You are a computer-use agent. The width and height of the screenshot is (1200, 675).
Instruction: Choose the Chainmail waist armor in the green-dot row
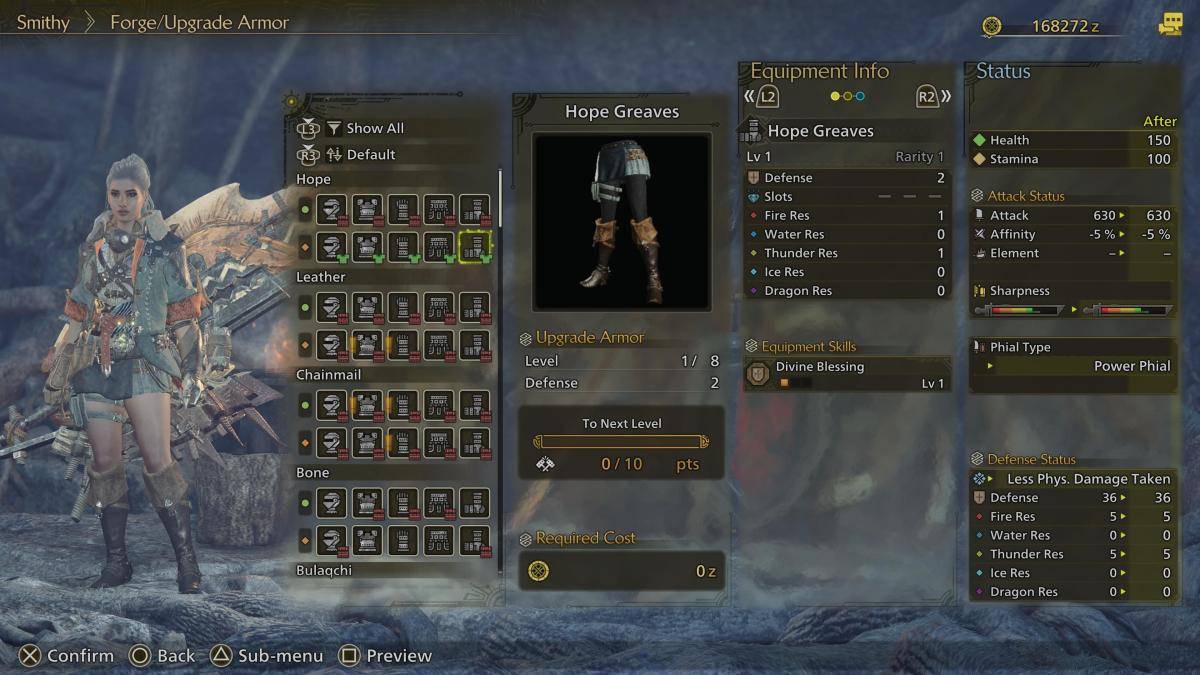[x=439, y=406]
